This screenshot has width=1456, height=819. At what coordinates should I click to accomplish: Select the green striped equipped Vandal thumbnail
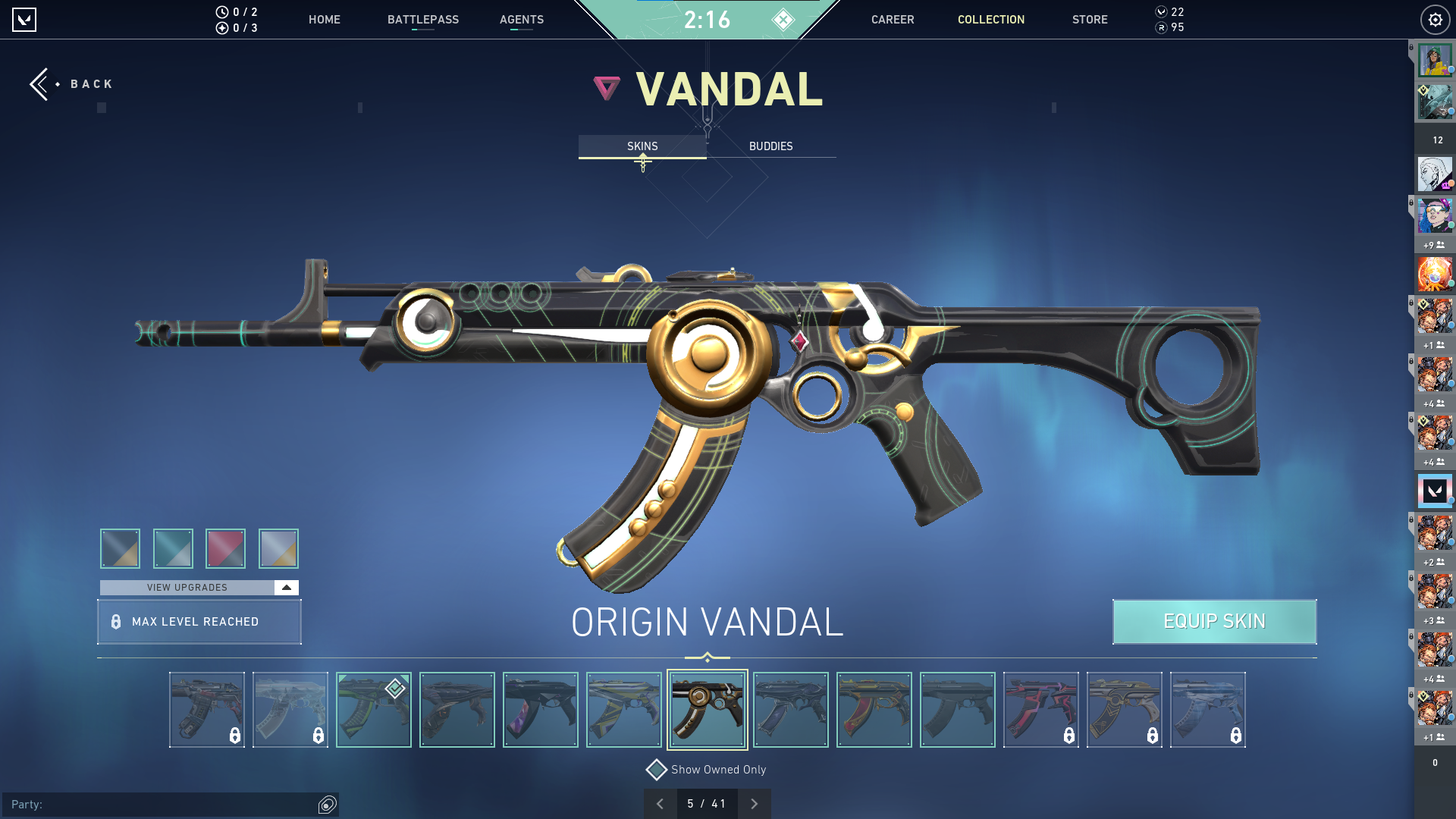pos(373,710)
